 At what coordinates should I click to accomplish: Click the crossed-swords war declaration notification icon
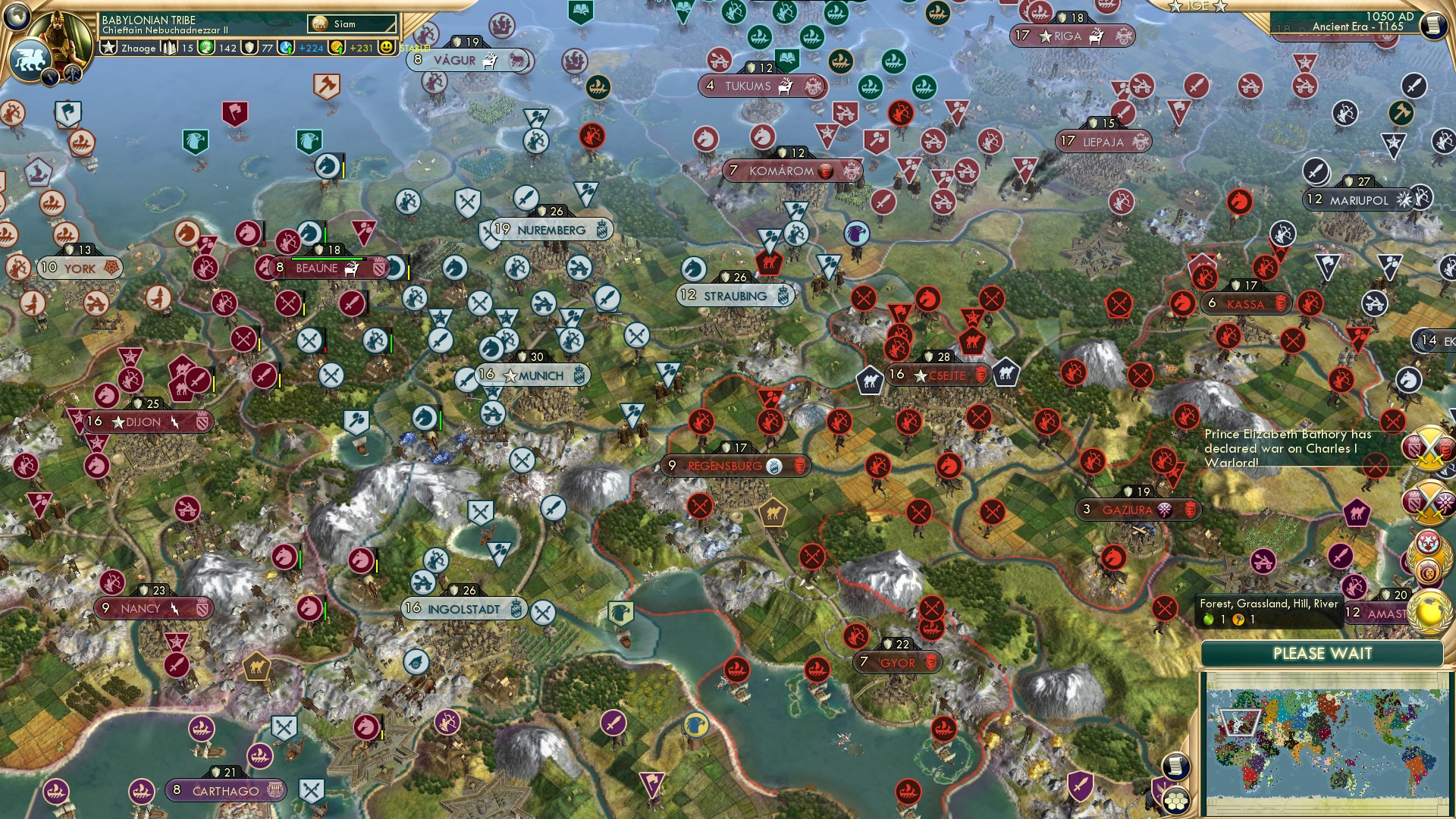tap(1430, 447)
